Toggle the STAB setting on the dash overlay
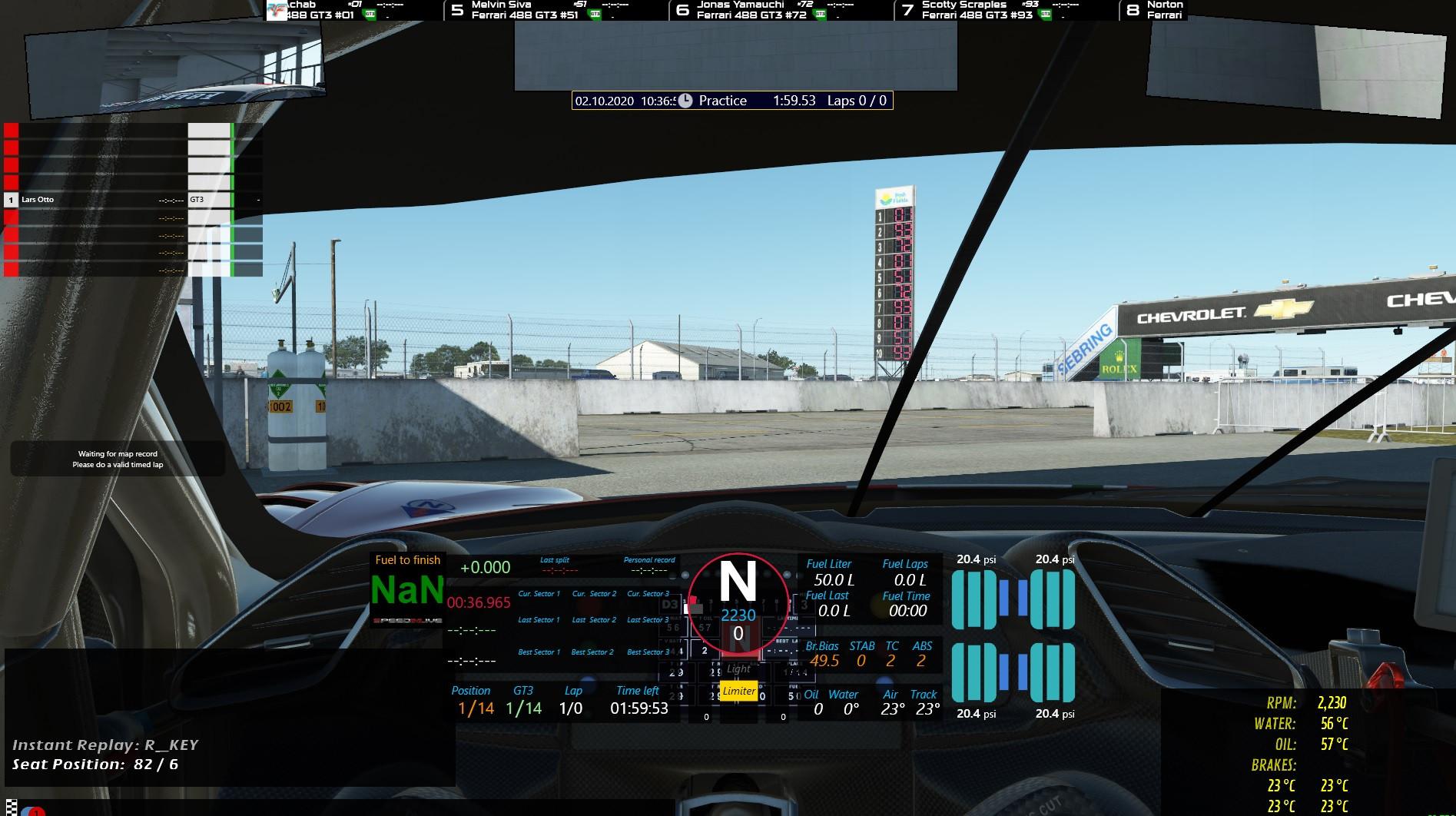The width and height of the screenshot is (1456, 816). pos(861,653)
